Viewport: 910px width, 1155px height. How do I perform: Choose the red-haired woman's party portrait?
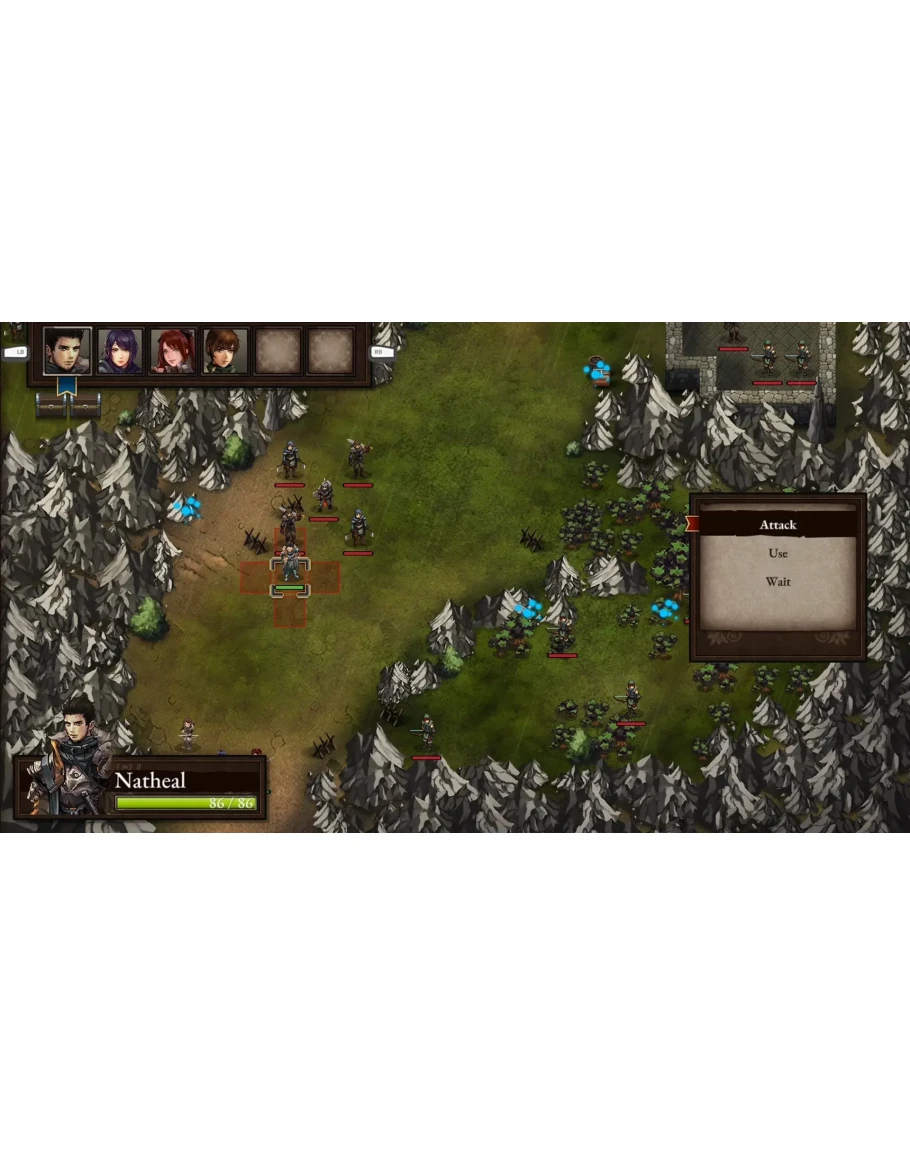click(173, 351)
